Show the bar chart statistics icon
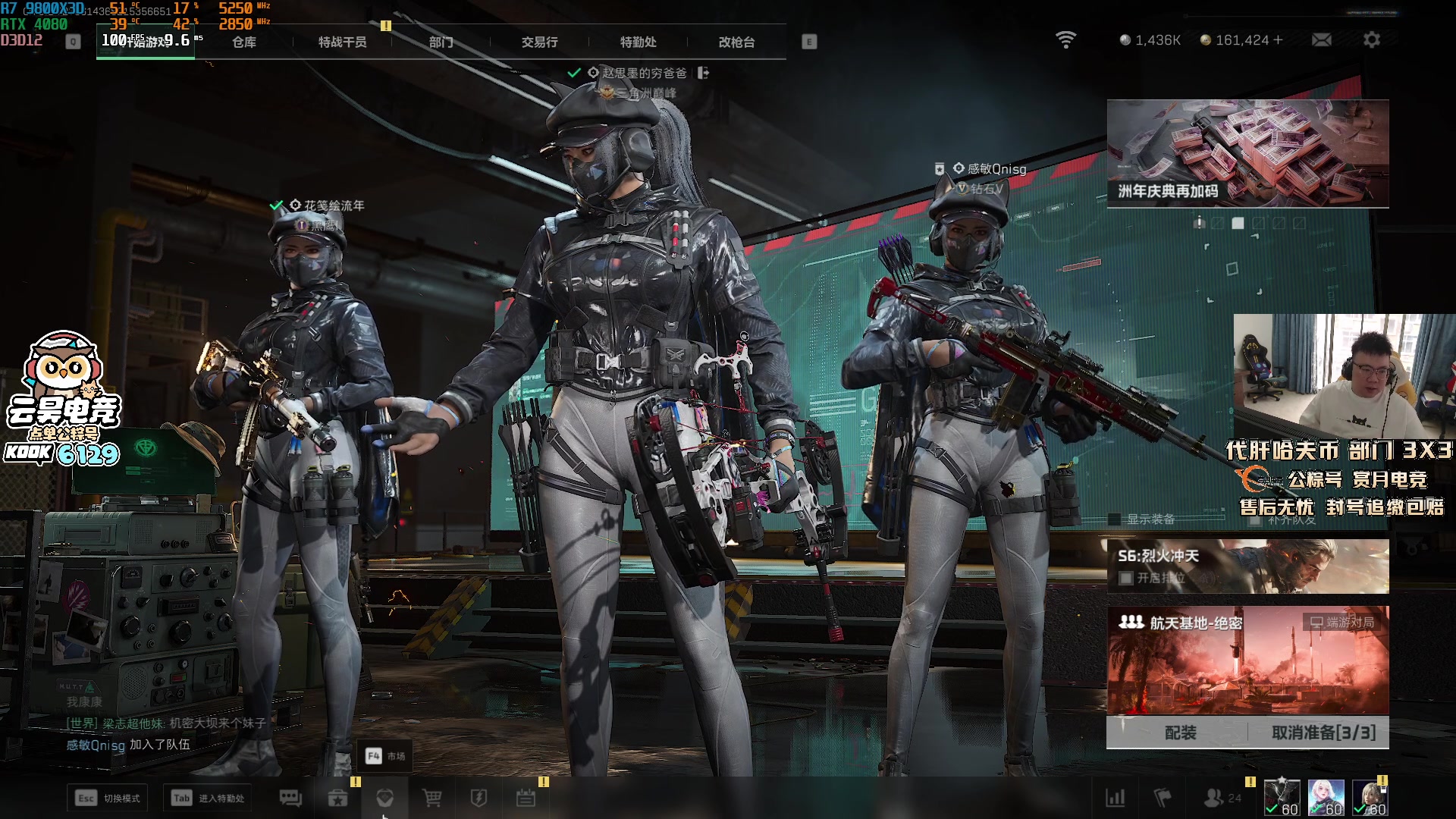This screenshot has height=819, width=1456. 1116,798
